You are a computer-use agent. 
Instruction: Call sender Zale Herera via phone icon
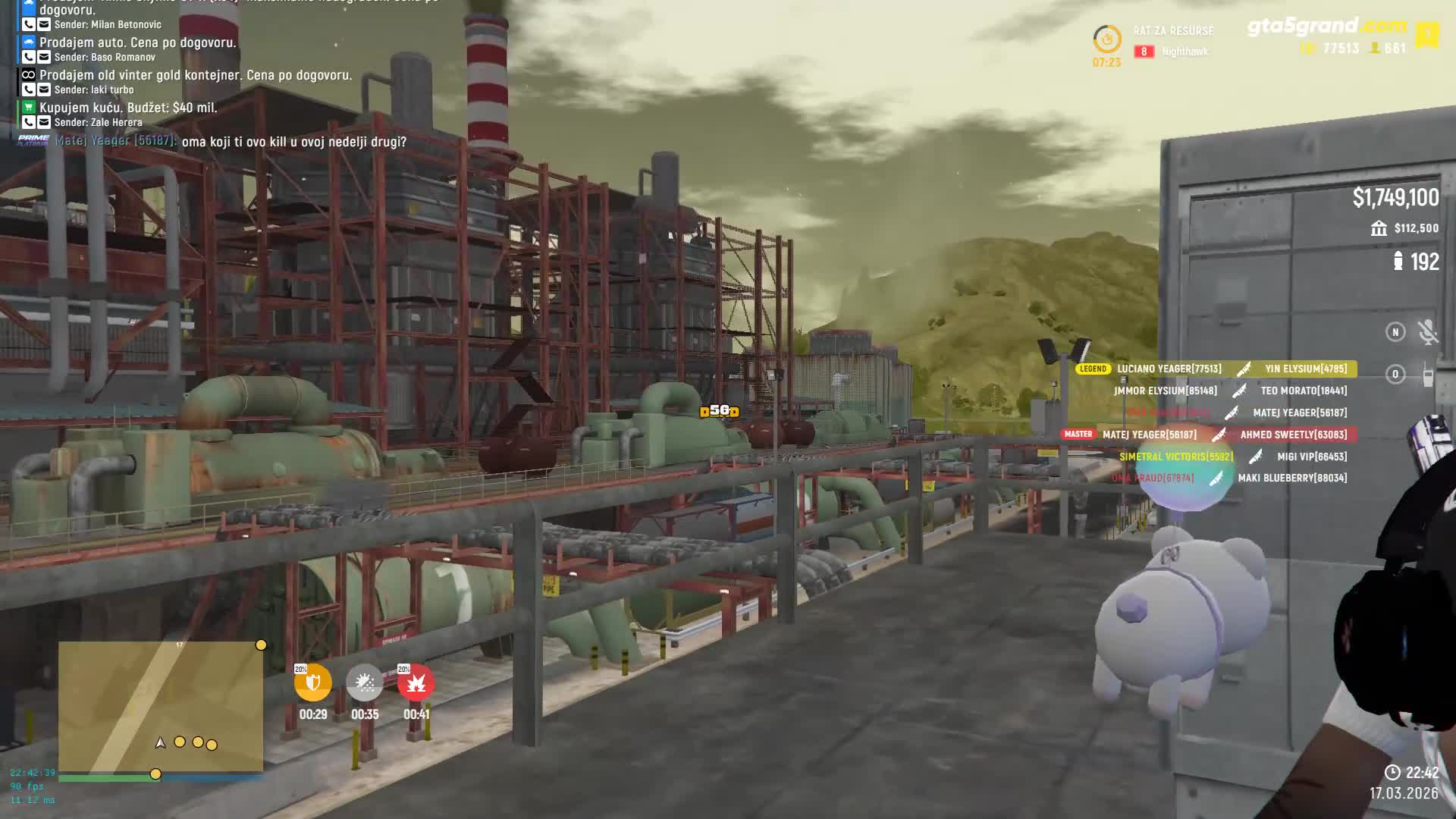29,122
